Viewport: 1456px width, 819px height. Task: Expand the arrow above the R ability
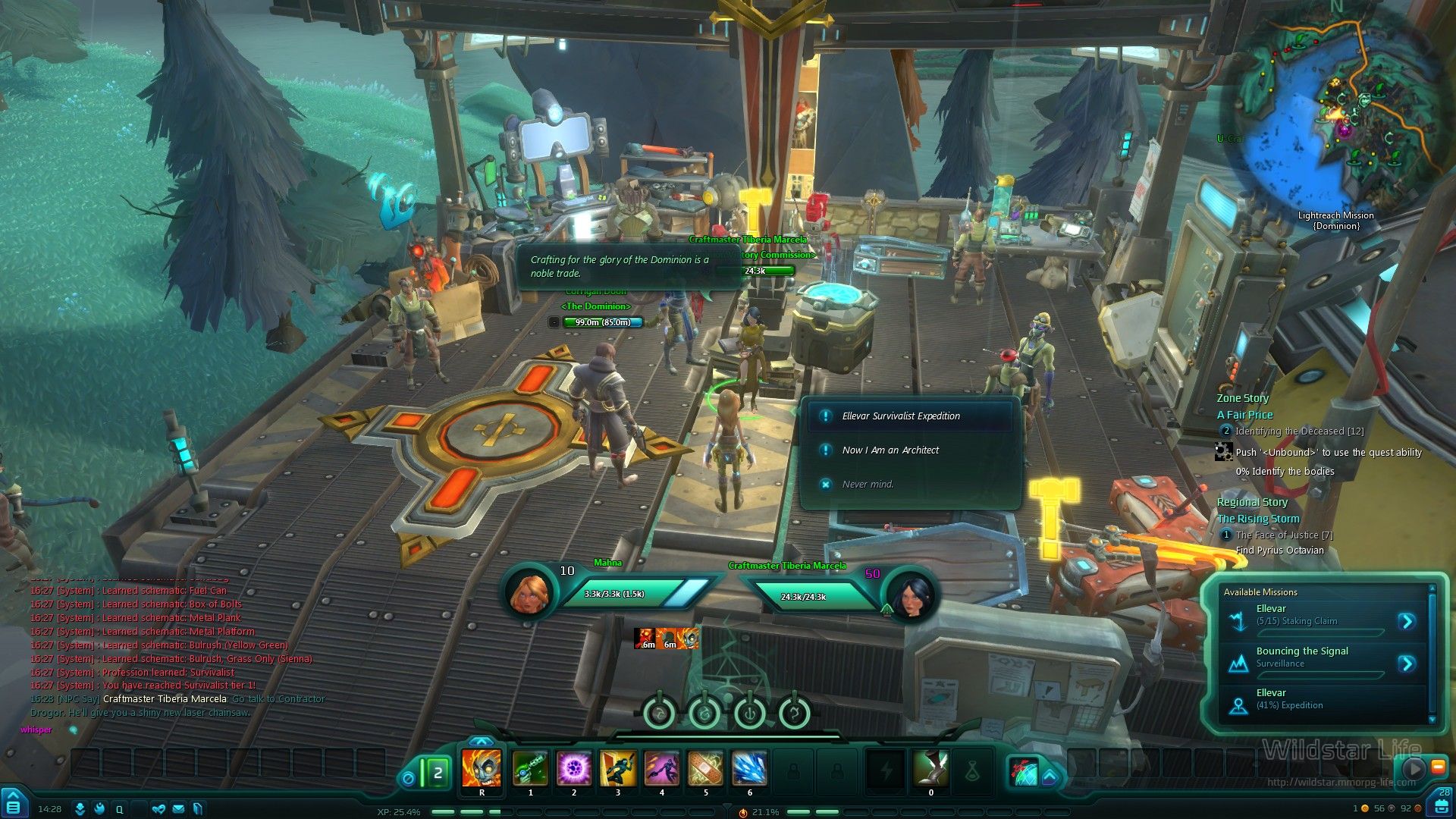tap(481, 742)
